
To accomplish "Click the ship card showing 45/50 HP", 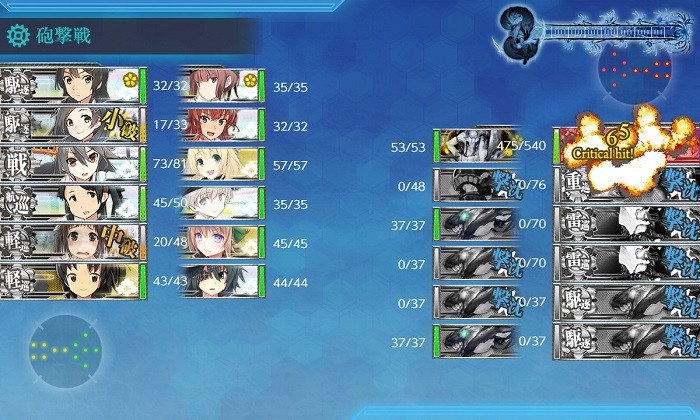I will 70,203.
